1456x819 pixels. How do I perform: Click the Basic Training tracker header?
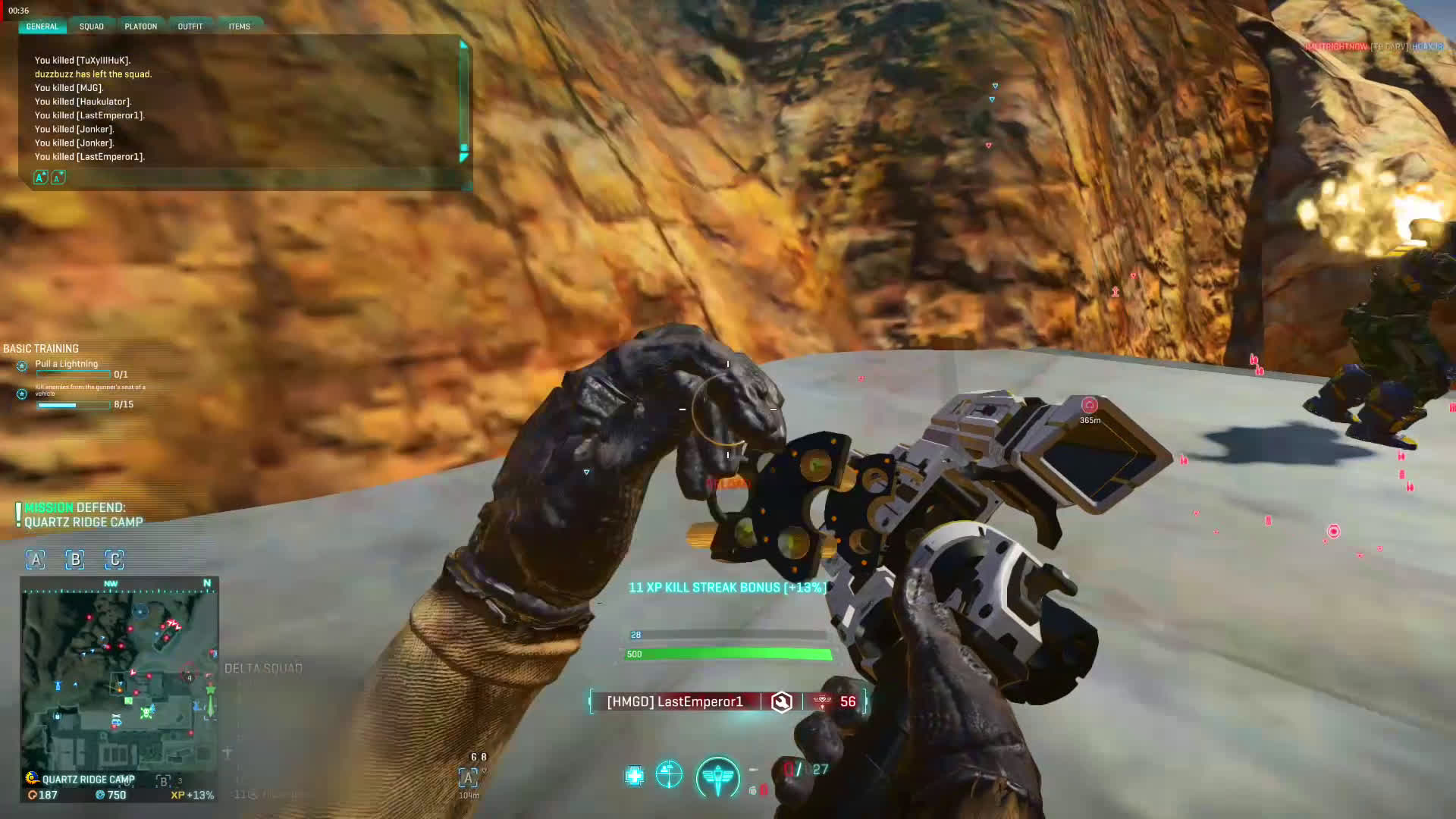click(41, 349)
